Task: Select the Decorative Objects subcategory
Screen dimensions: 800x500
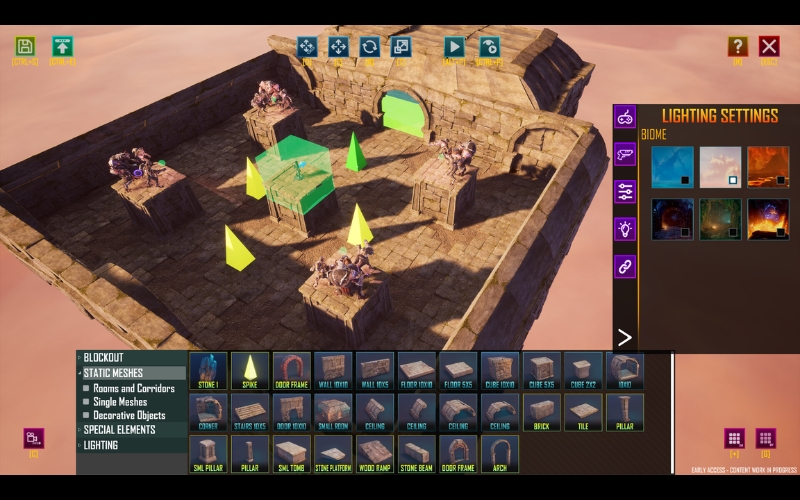Action: tap(129, 415)
